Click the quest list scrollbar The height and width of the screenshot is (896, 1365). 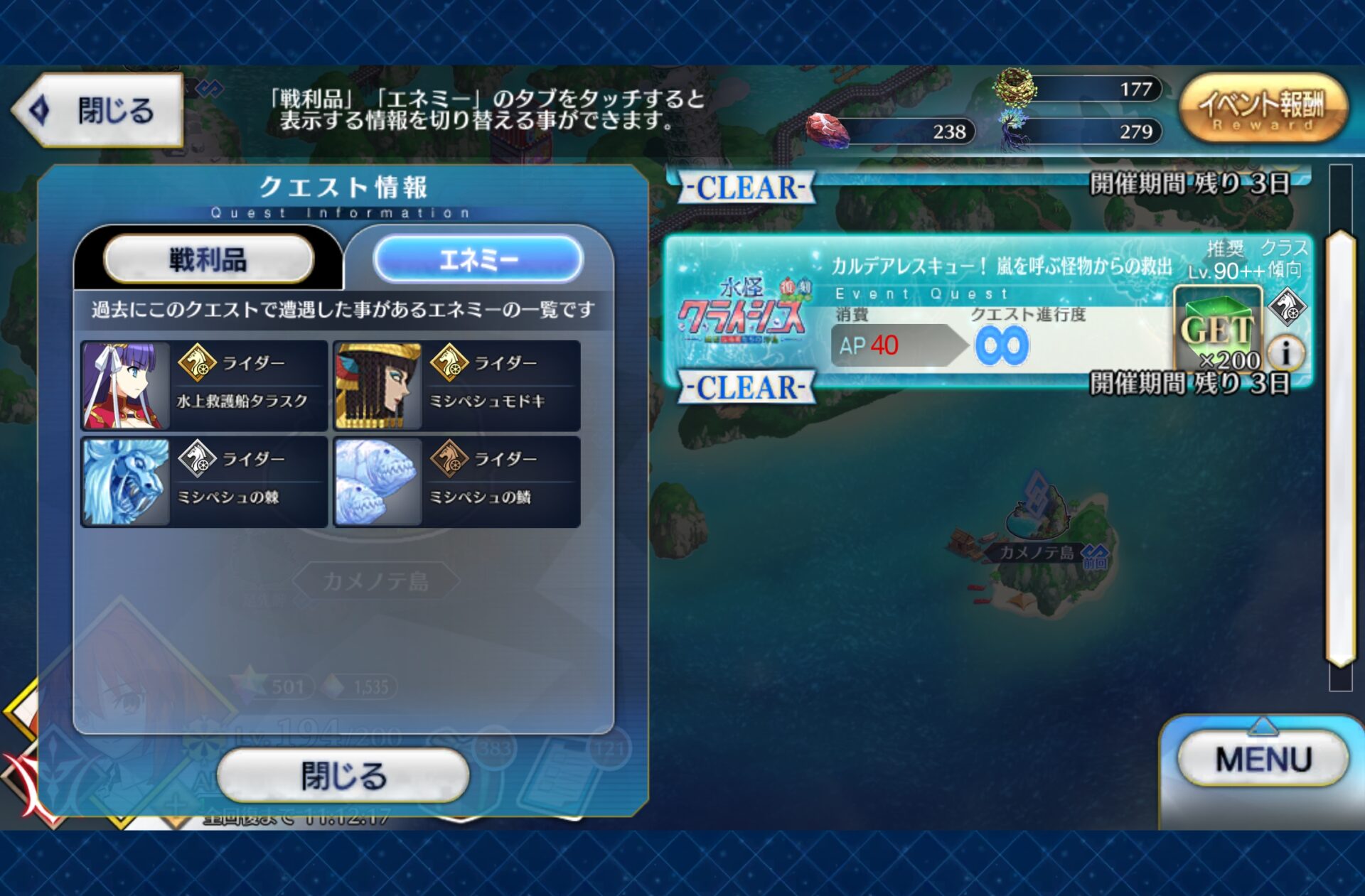click(x=1340, y=448)
